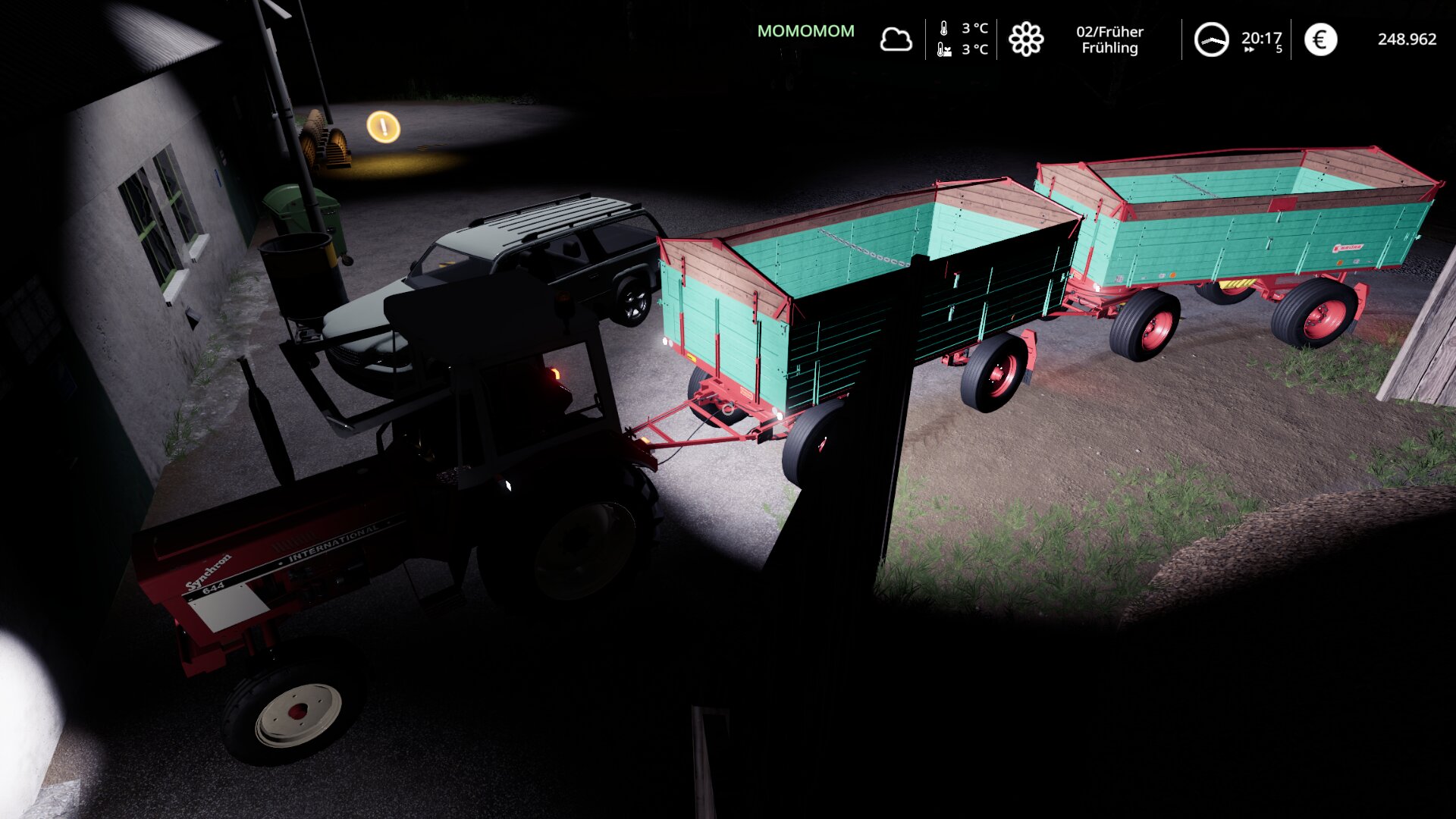Click the clock time-scale icon

pos(1211,39)
